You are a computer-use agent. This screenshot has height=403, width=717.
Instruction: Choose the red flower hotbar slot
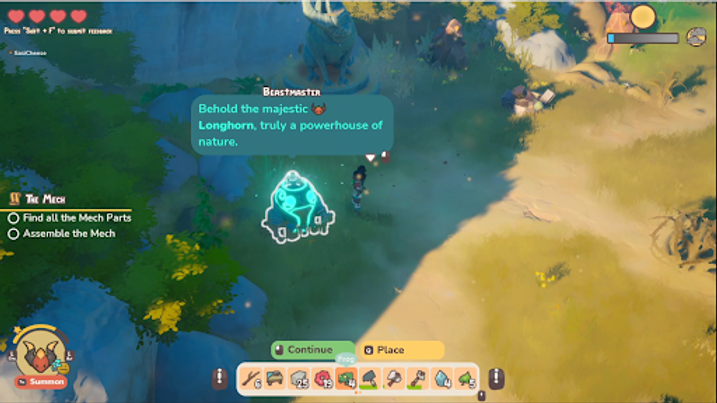point(322,379)
